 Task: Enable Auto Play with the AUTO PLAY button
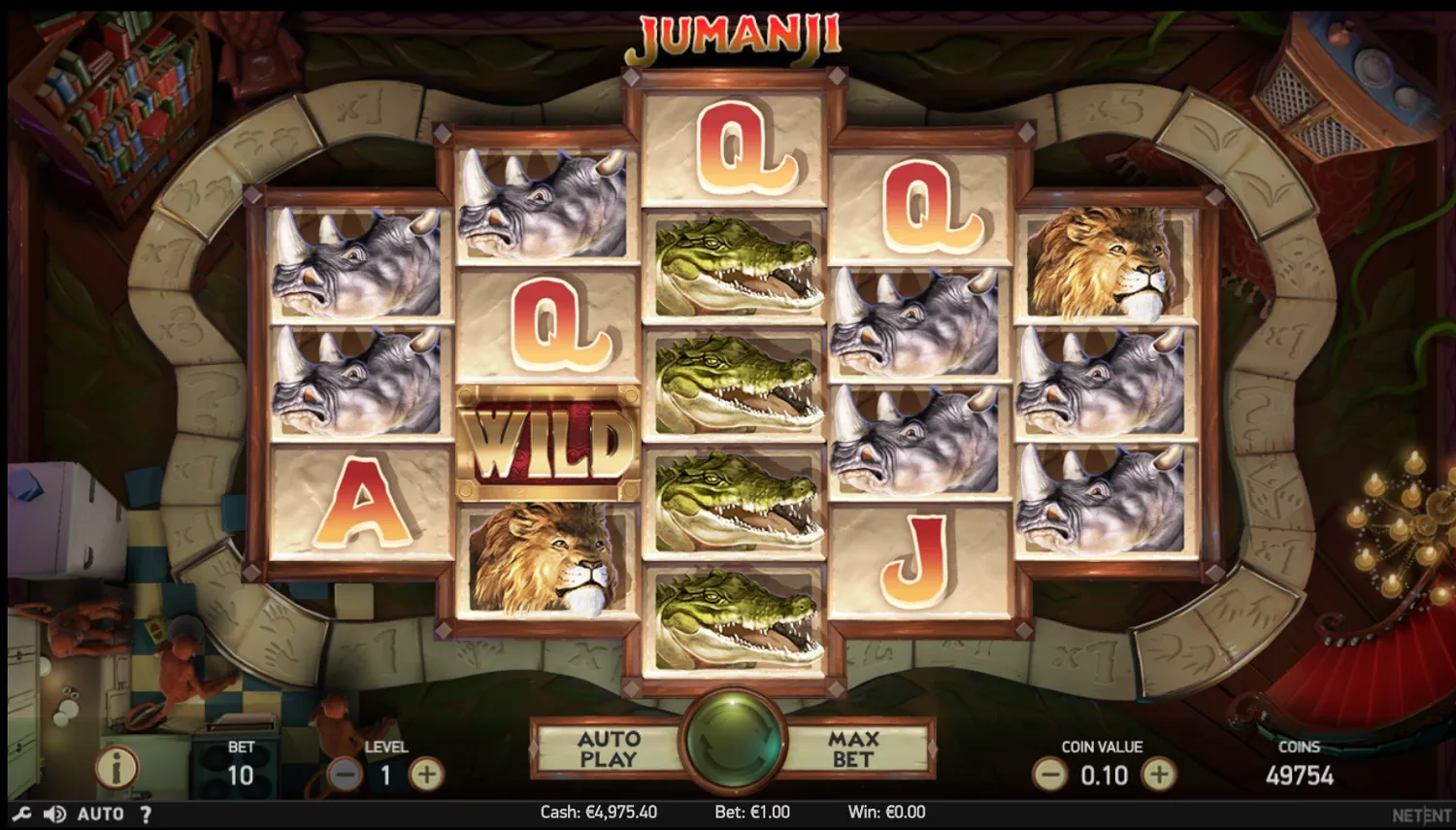pos(612,746)
